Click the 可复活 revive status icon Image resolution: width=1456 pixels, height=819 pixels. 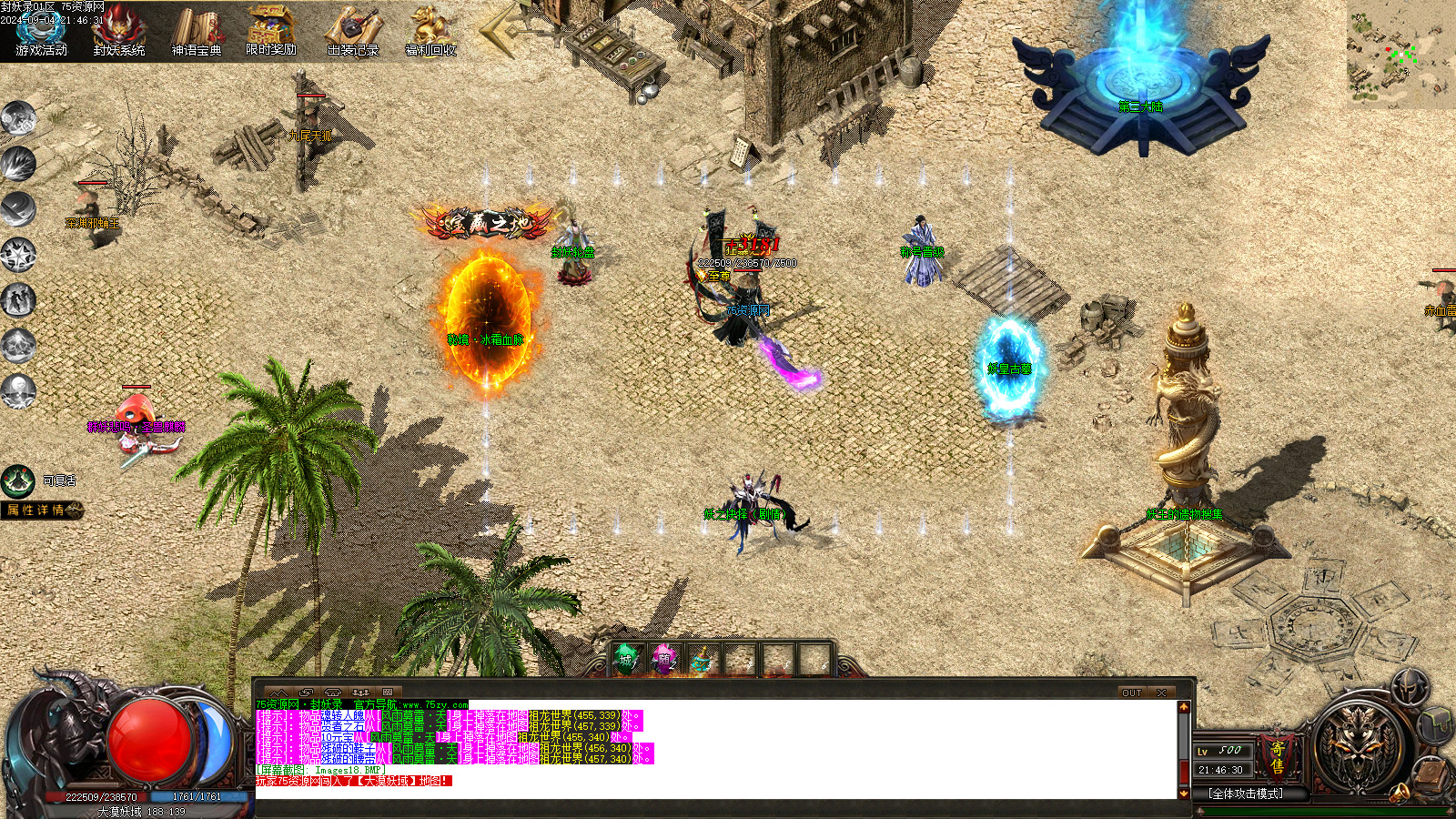tap(18, 480)
